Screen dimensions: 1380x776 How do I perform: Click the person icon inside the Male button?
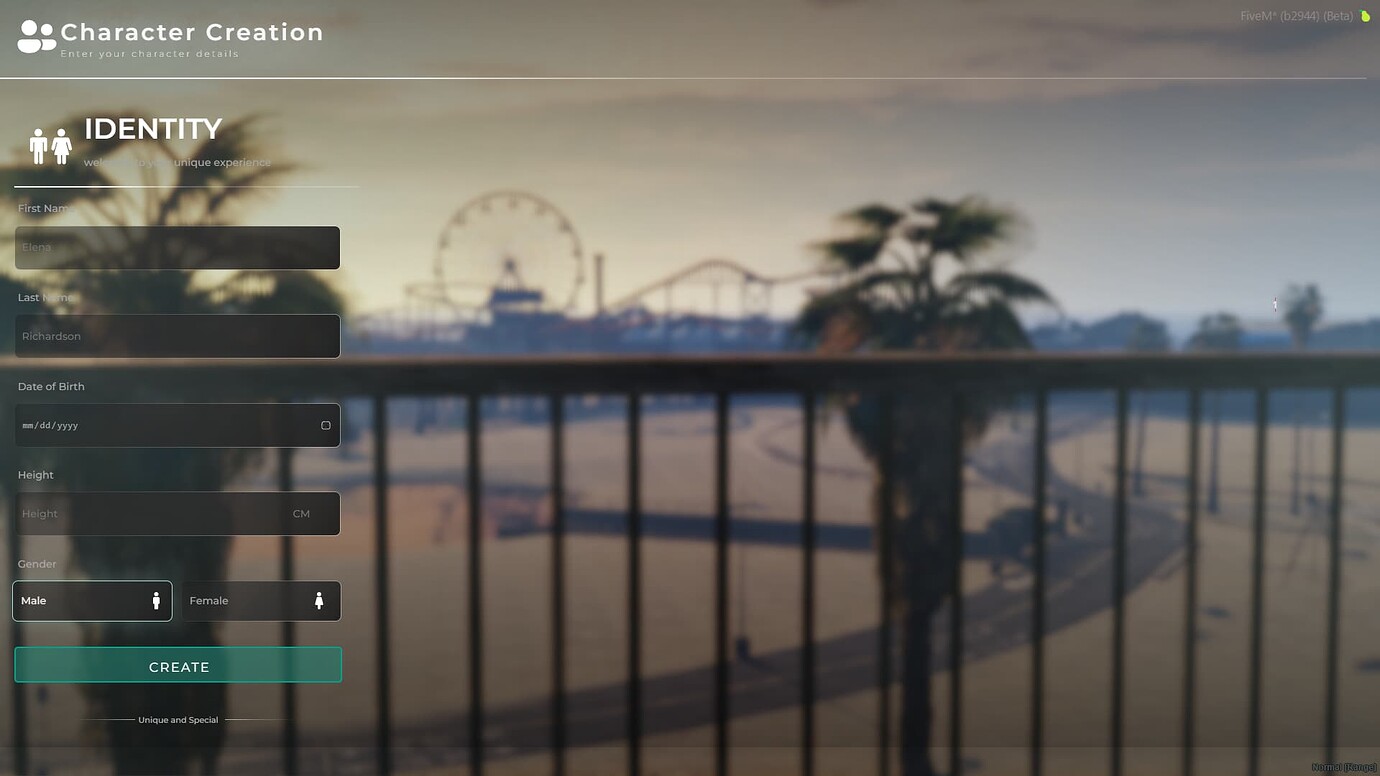156,600
